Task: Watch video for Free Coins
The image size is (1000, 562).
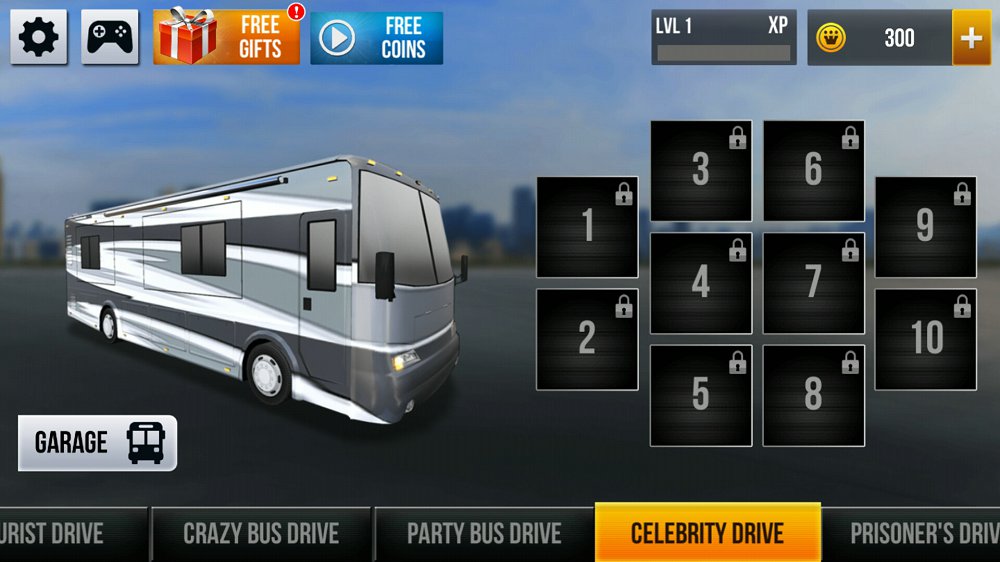Action: click(x=376, y=38)
